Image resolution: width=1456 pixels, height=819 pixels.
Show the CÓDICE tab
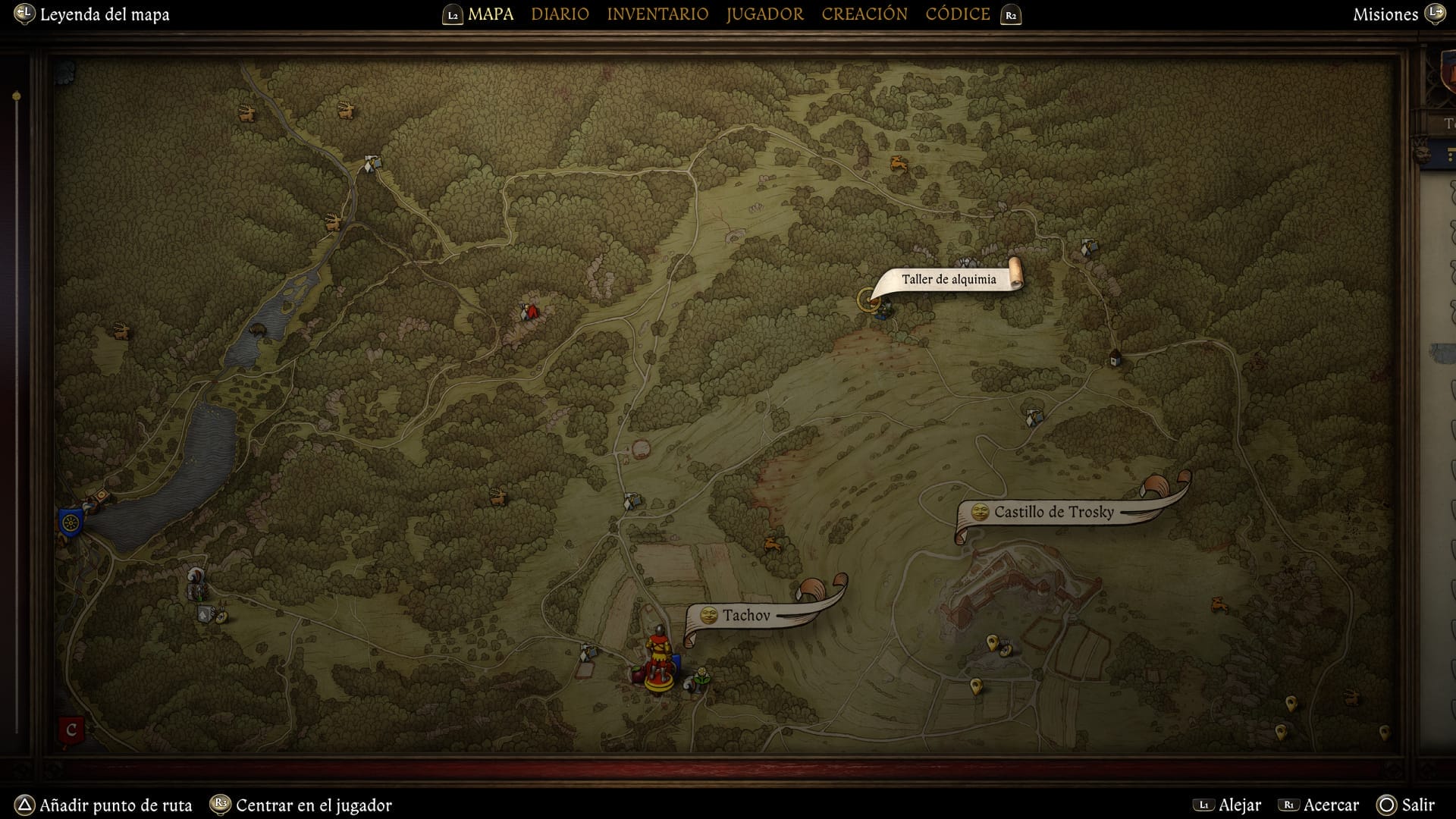pos(958,14)
